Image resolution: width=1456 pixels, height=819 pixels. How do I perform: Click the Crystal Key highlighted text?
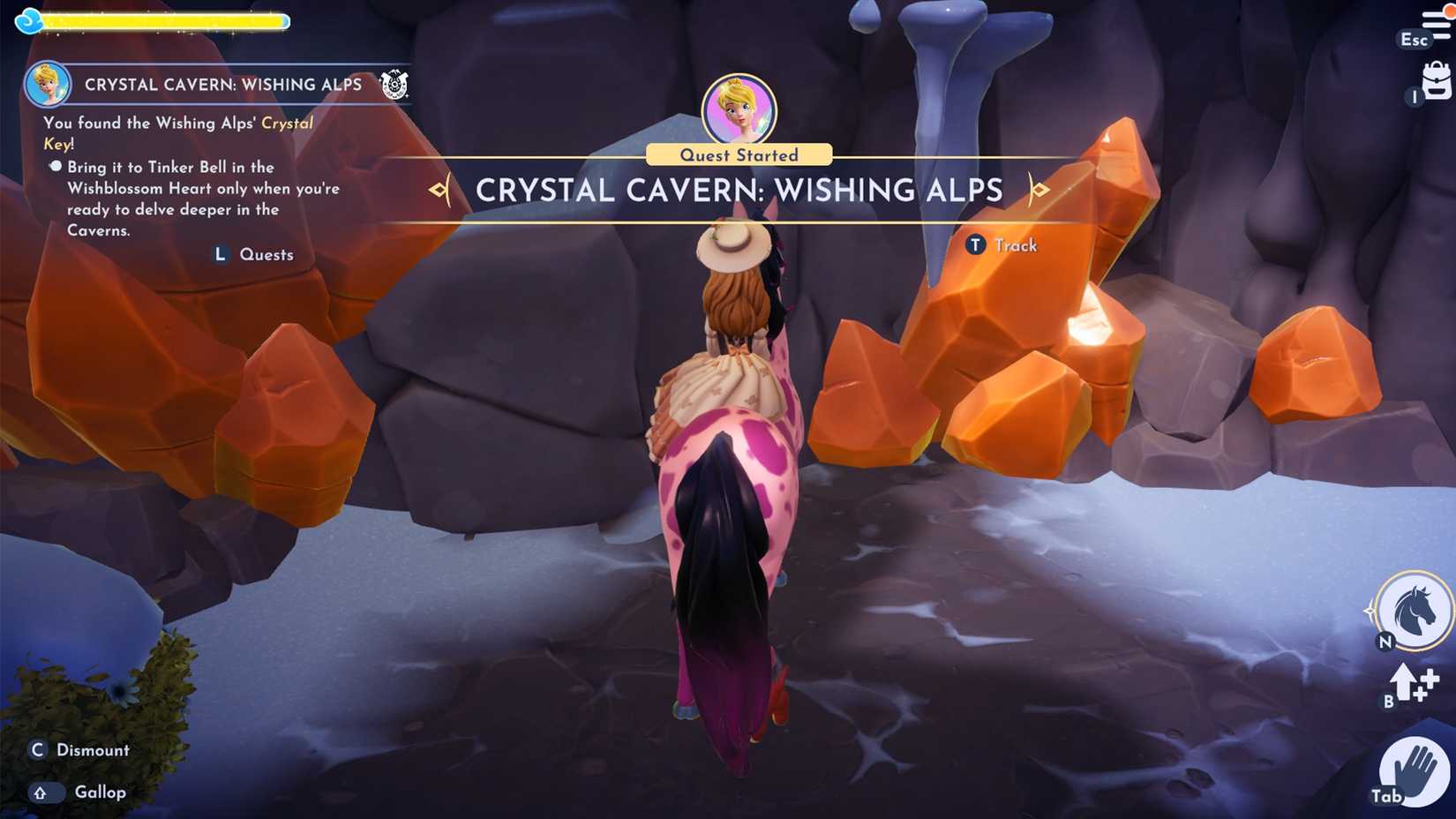(x=287, y=123)
